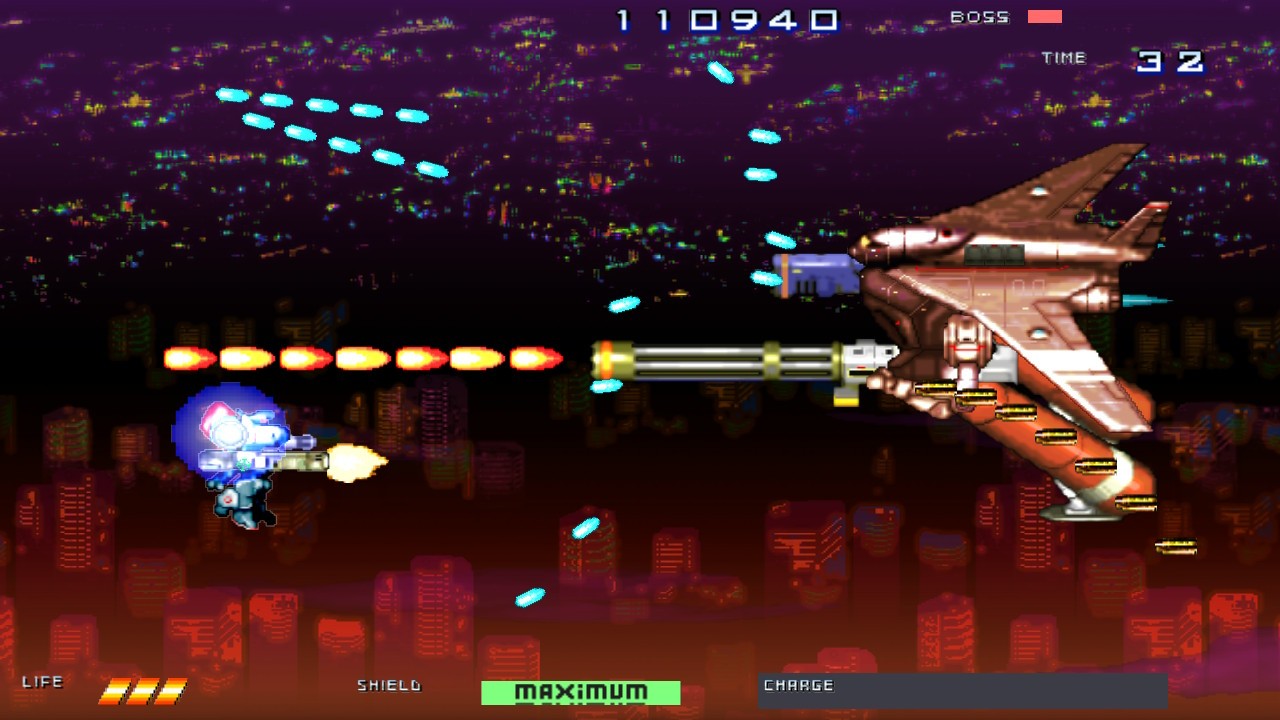Click the LIFE label in bottom left
The height and width of the screenshot is (720, 1280).
tap(44, 680)
